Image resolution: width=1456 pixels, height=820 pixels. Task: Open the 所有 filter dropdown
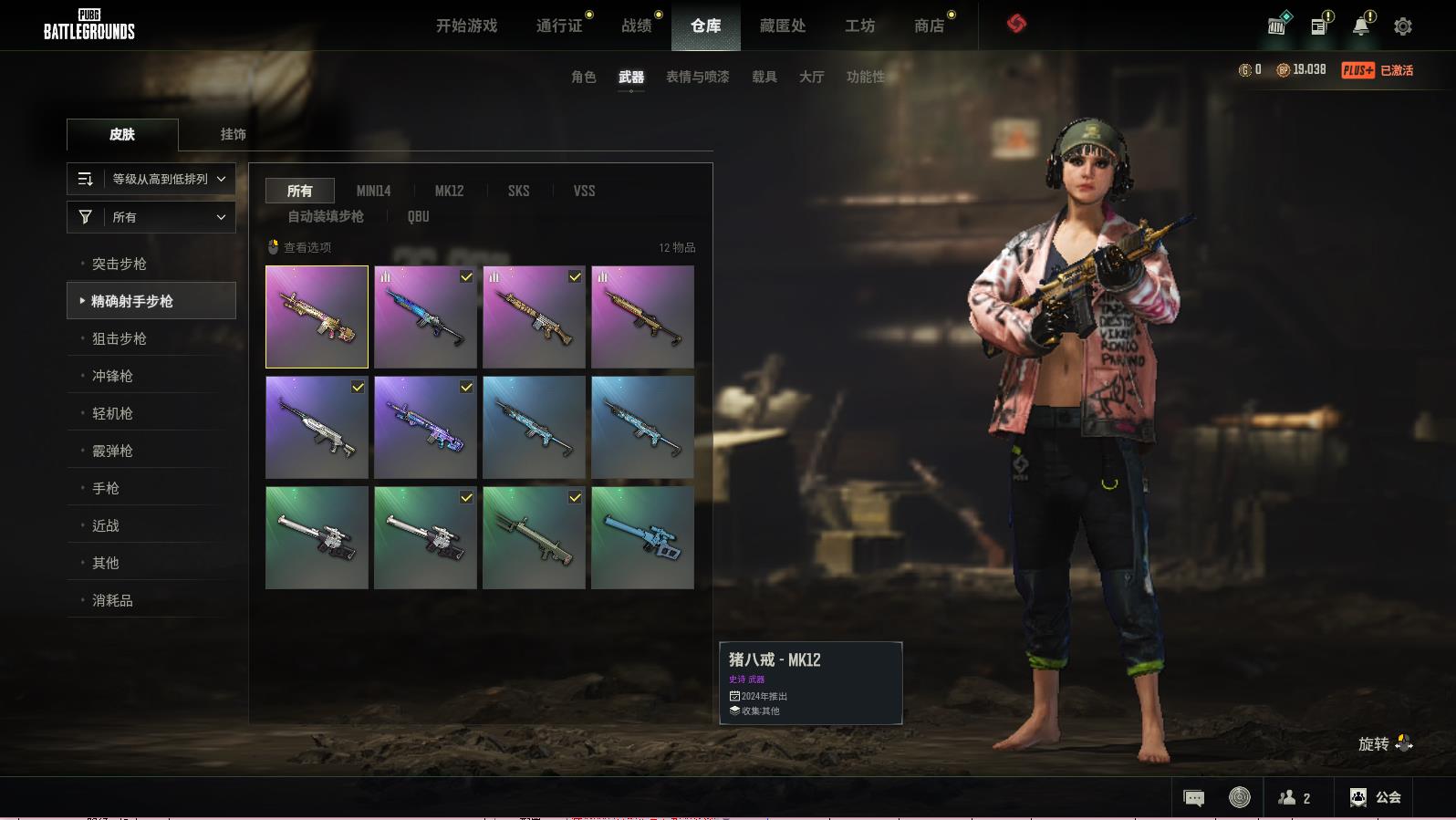(151, 217)
